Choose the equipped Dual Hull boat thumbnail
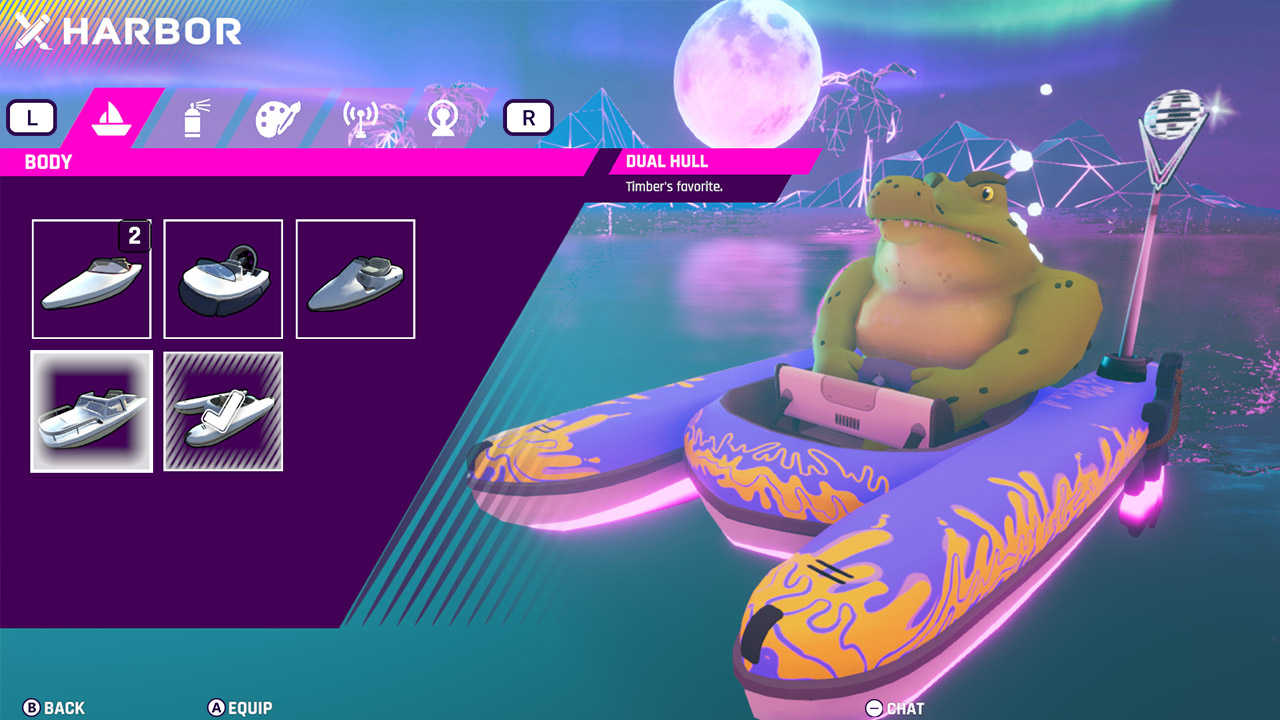 coord(222,410)
